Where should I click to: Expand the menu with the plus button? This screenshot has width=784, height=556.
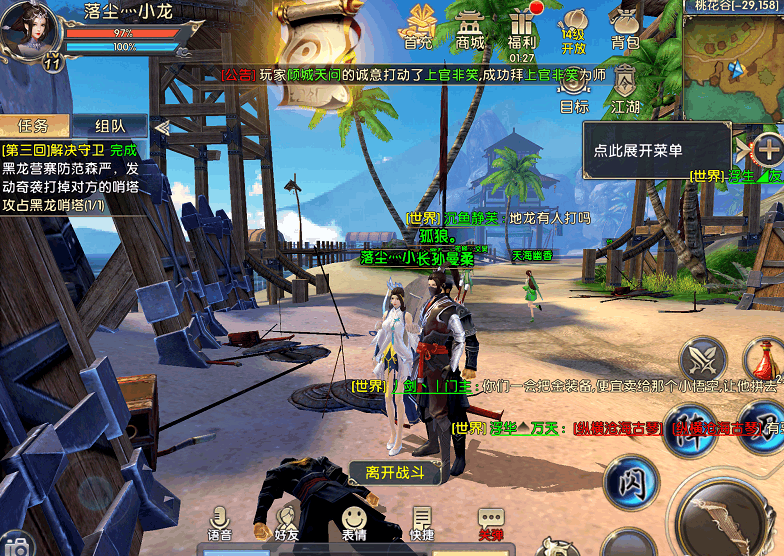(x=768, y=150)
